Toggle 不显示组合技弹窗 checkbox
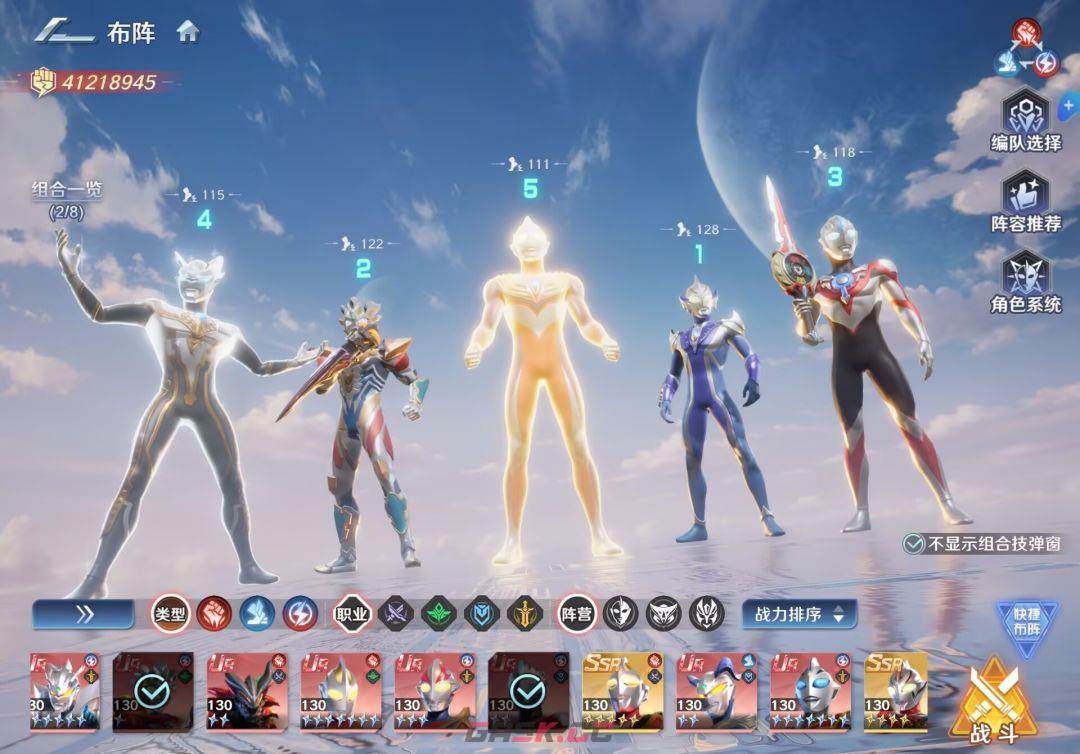 913,544
